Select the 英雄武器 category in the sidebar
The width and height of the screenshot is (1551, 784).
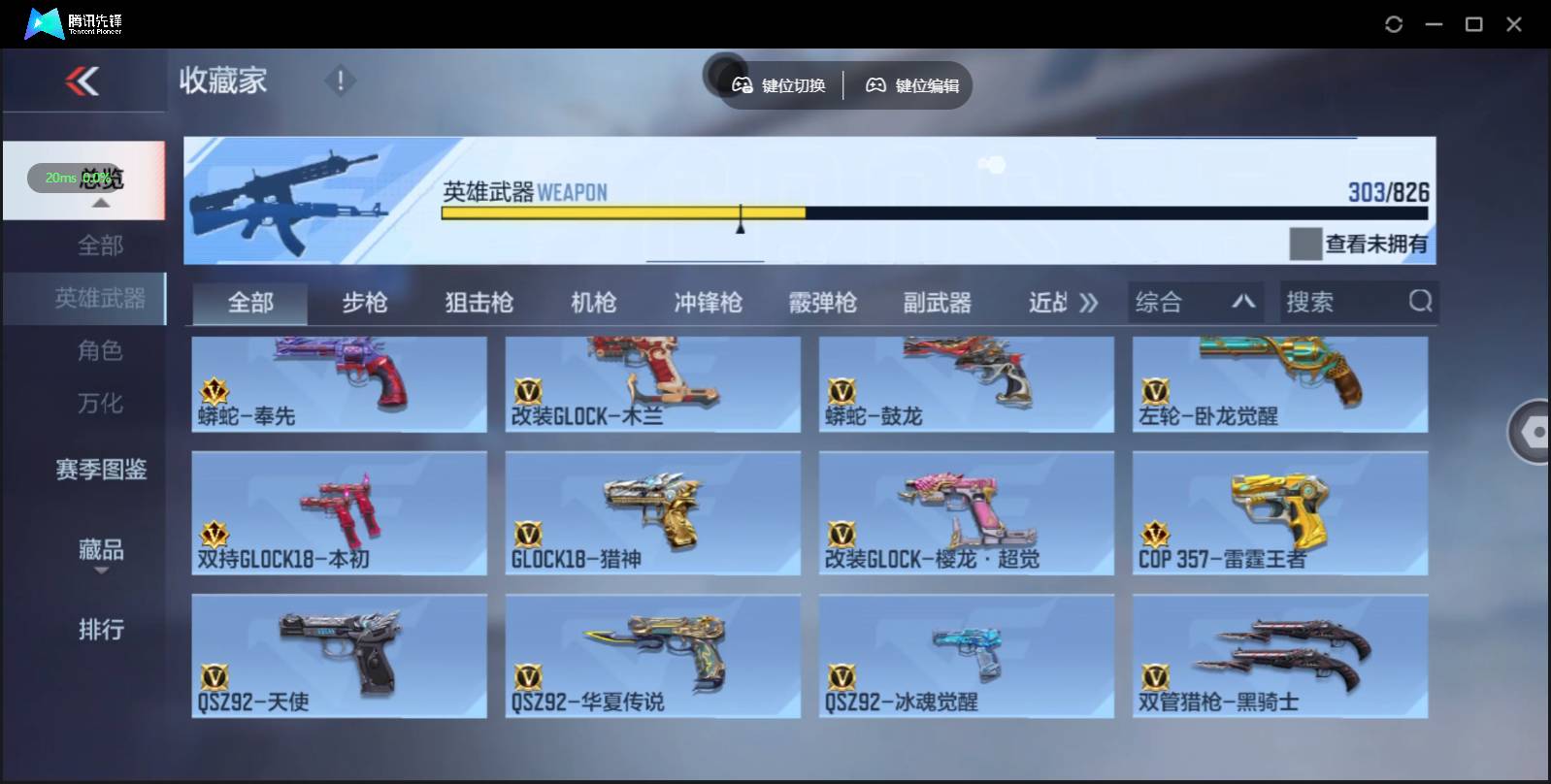coord(103,299)
